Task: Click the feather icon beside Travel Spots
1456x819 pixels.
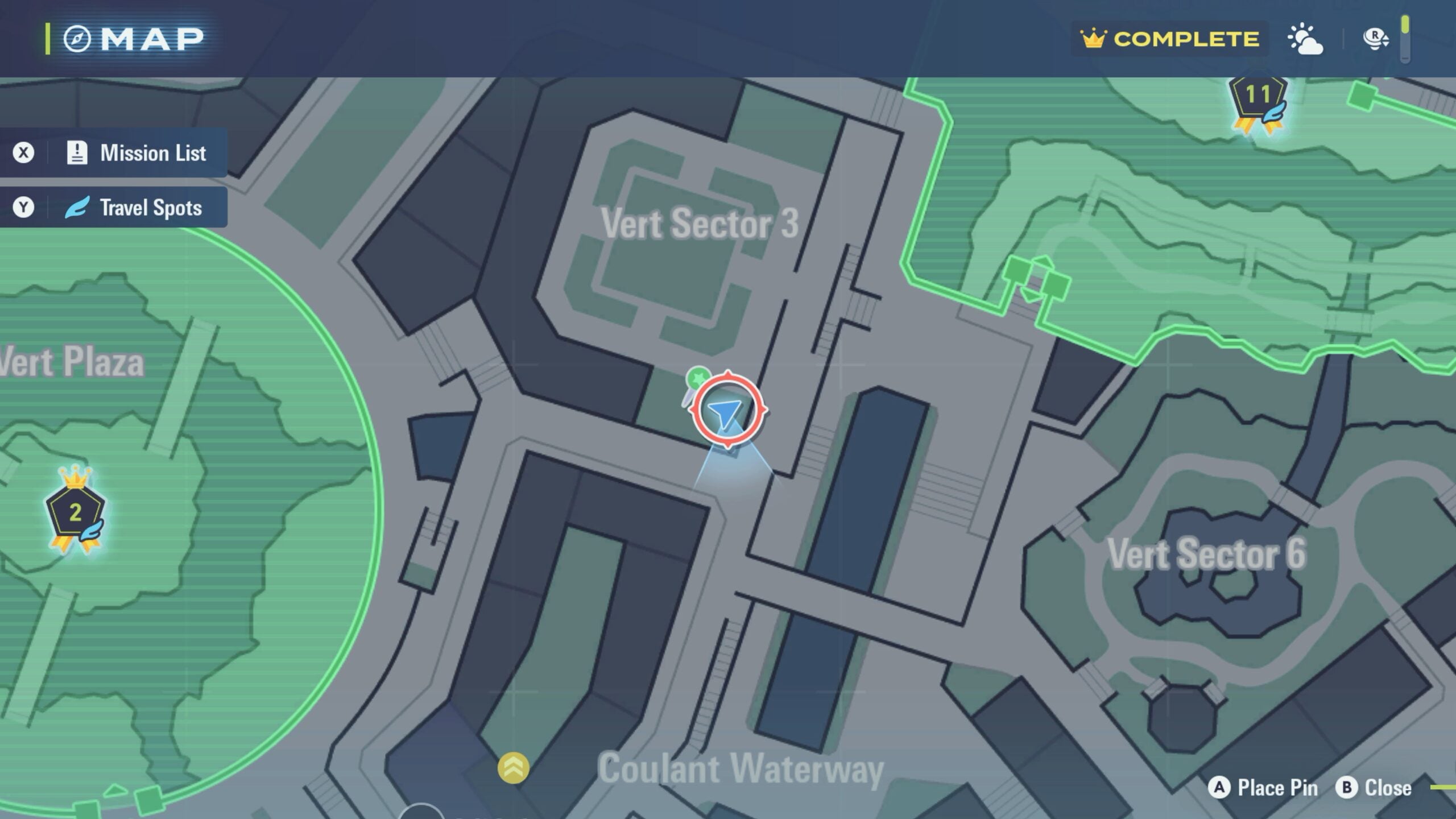Action: [77, 207]
